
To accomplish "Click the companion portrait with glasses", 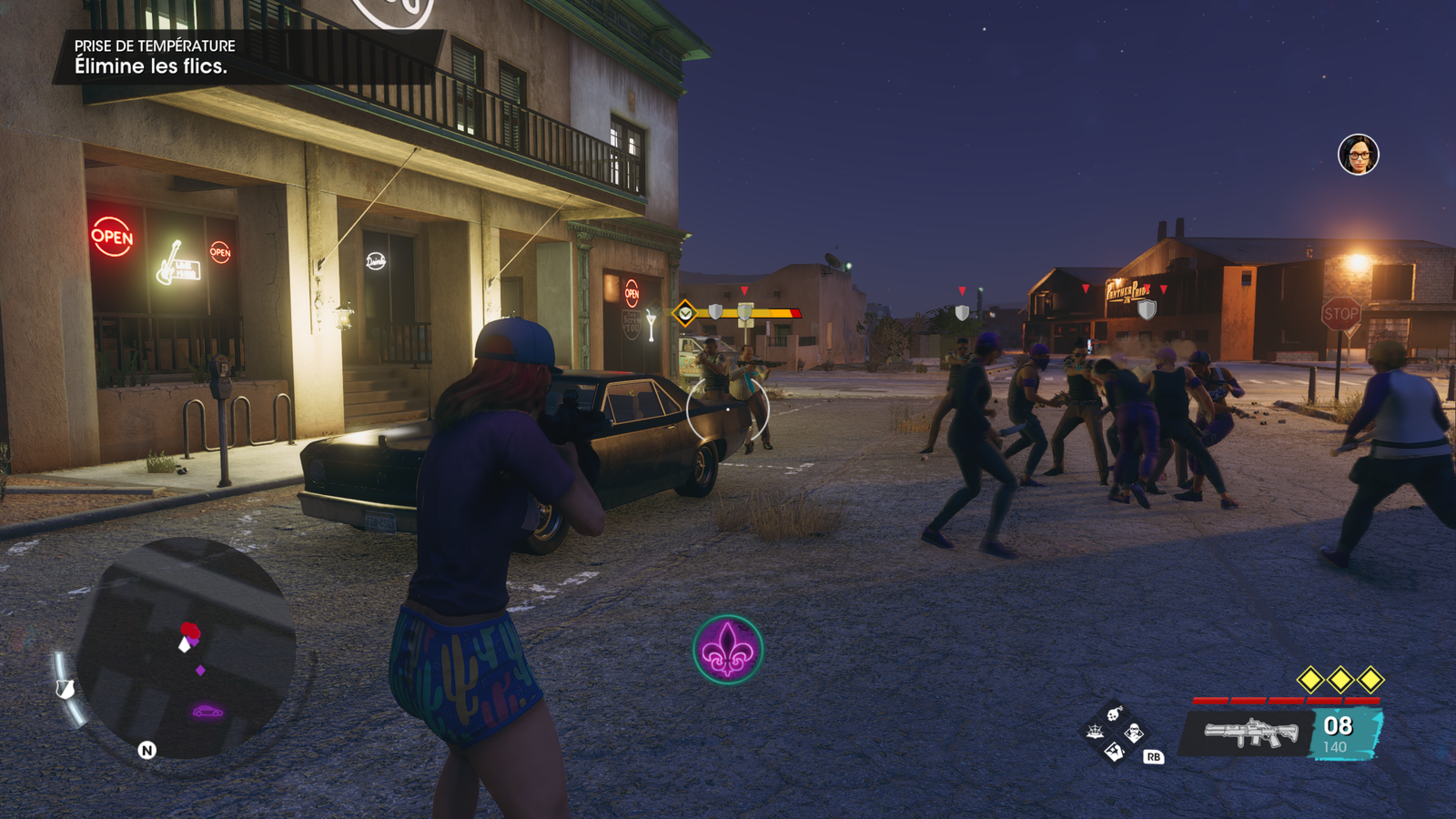I will click(x=1358, y=155).
